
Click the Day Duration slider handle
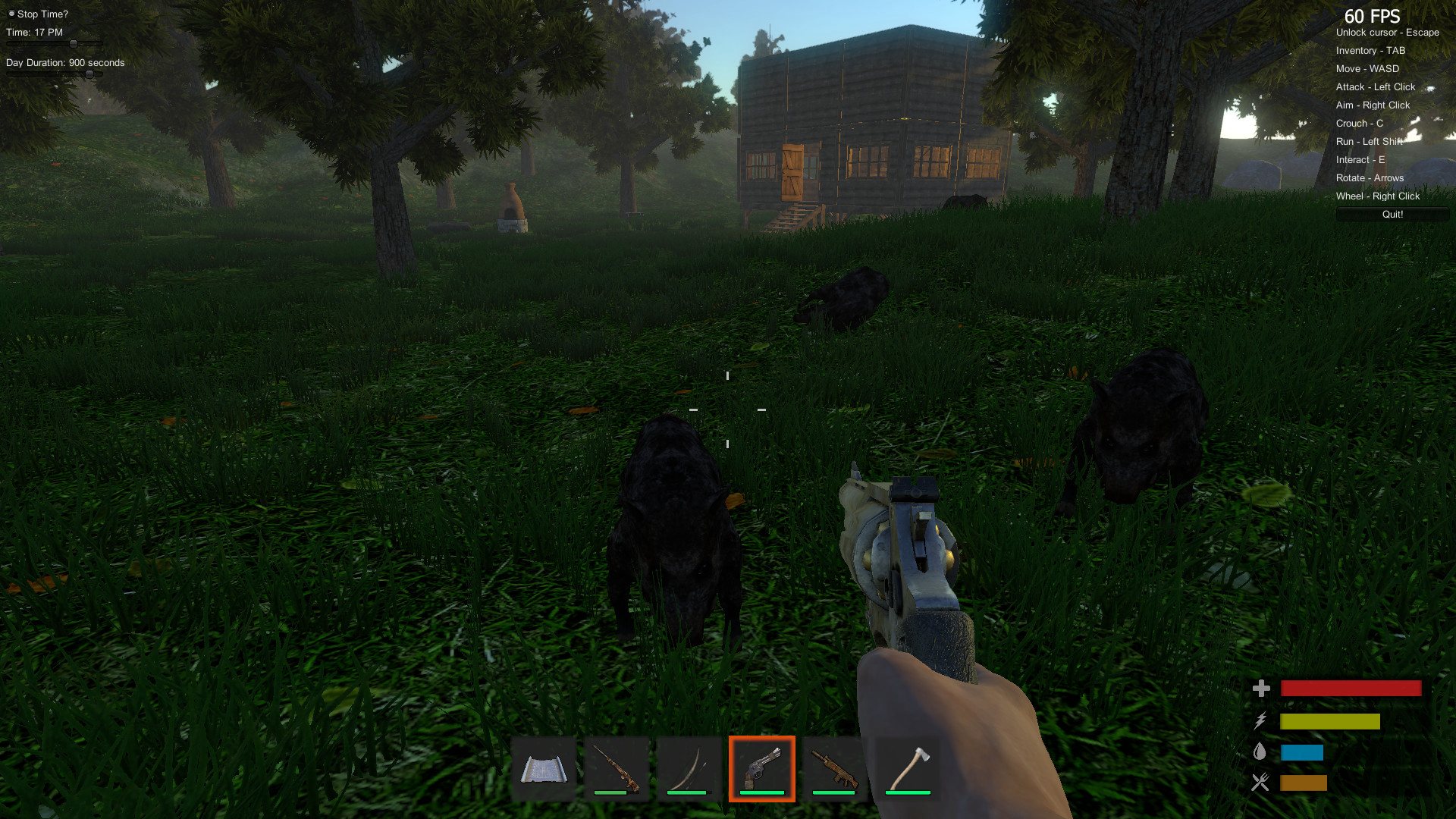(89, 74)
